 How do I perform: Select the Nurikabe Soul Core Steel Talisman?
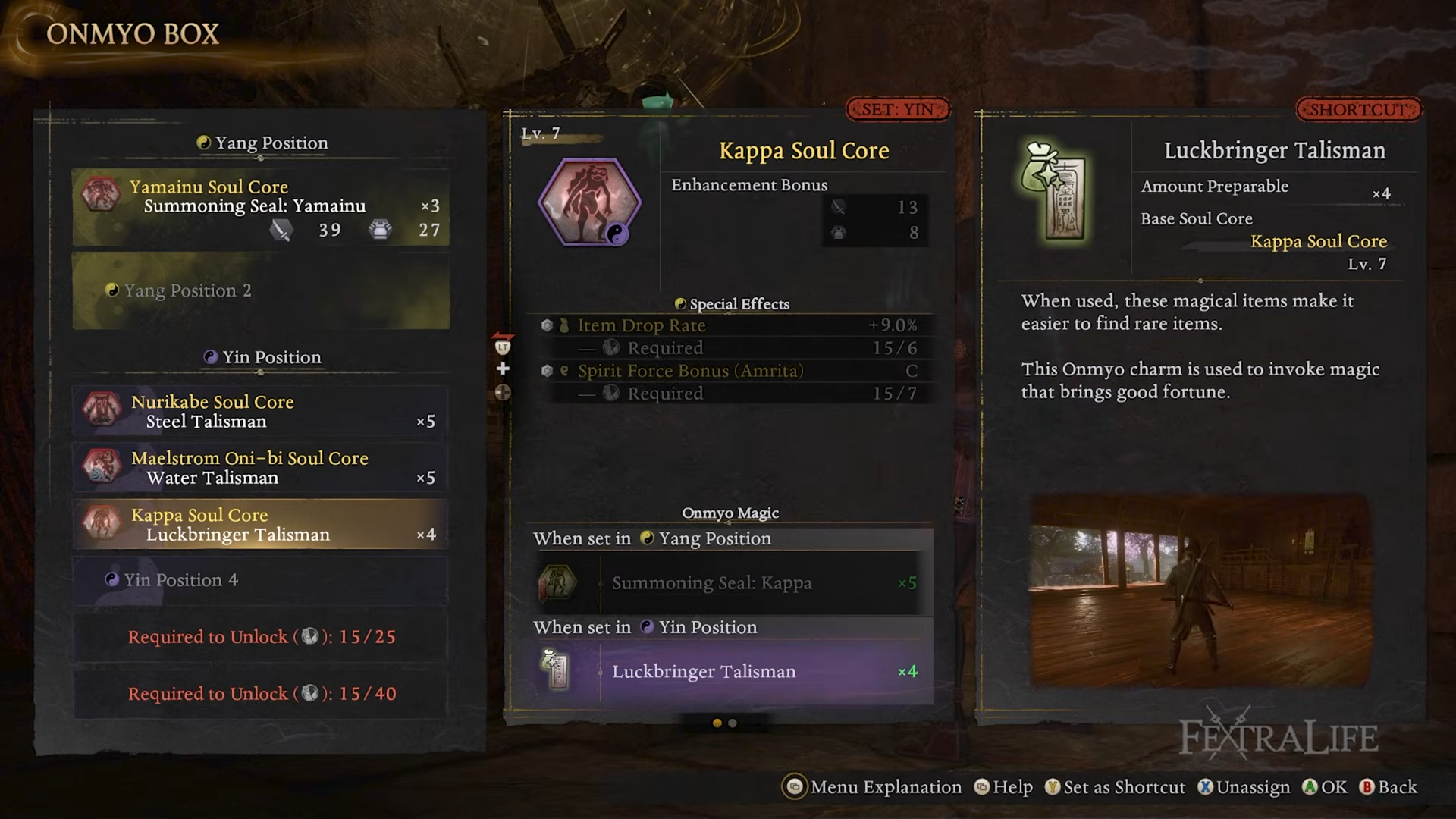[260, 411]
